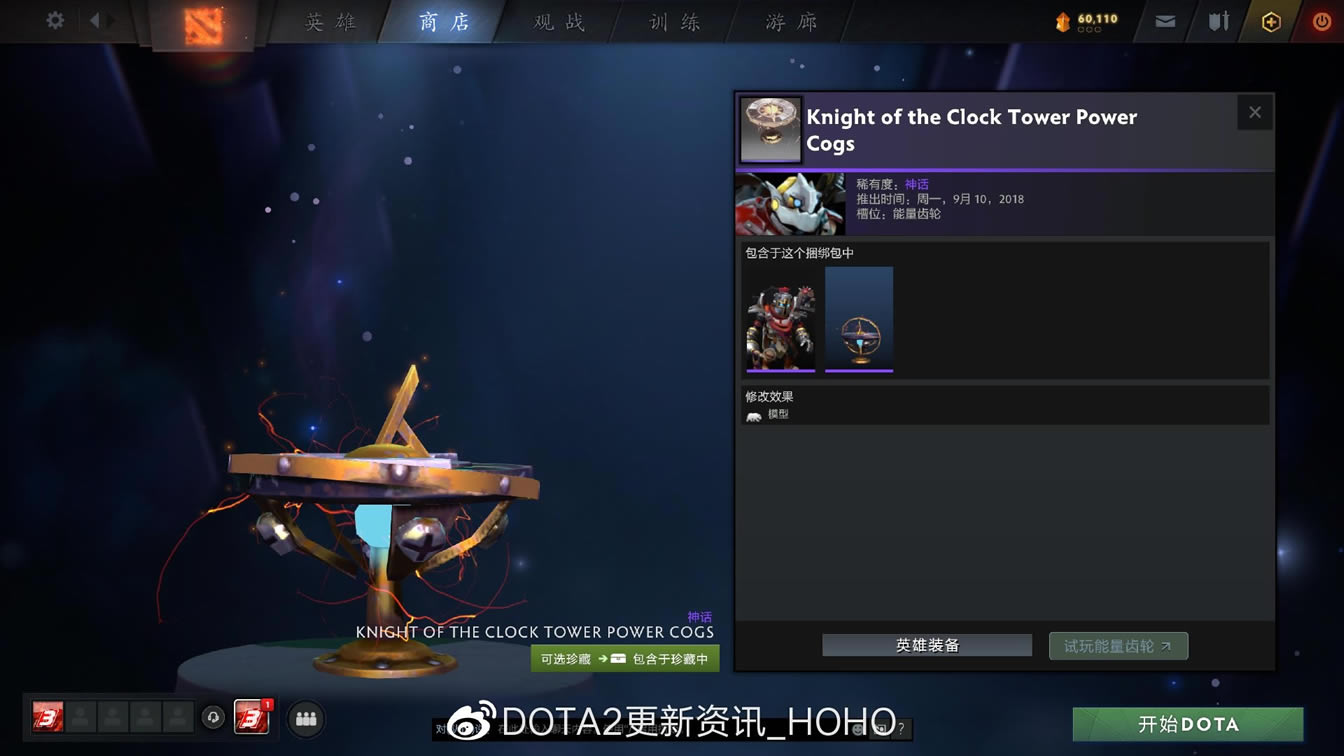Viewport: 1344px width, 756px height.
Task: Click the Dota 2 logo at top
Action: pyautogui.click(x=204, y=26)
